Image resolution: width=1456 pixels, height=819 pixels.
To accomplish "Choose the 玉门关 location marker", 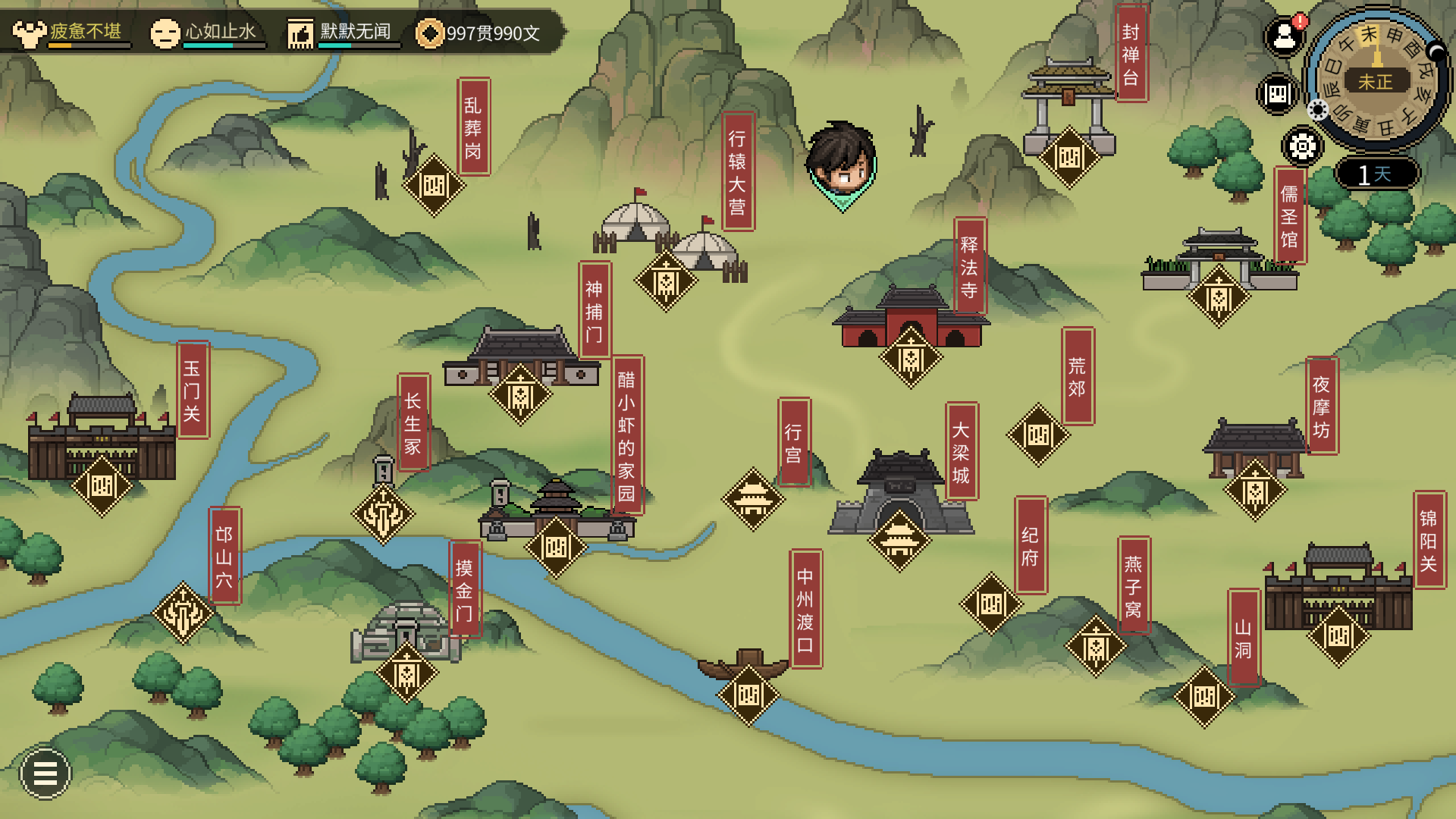I will (102, 486).
